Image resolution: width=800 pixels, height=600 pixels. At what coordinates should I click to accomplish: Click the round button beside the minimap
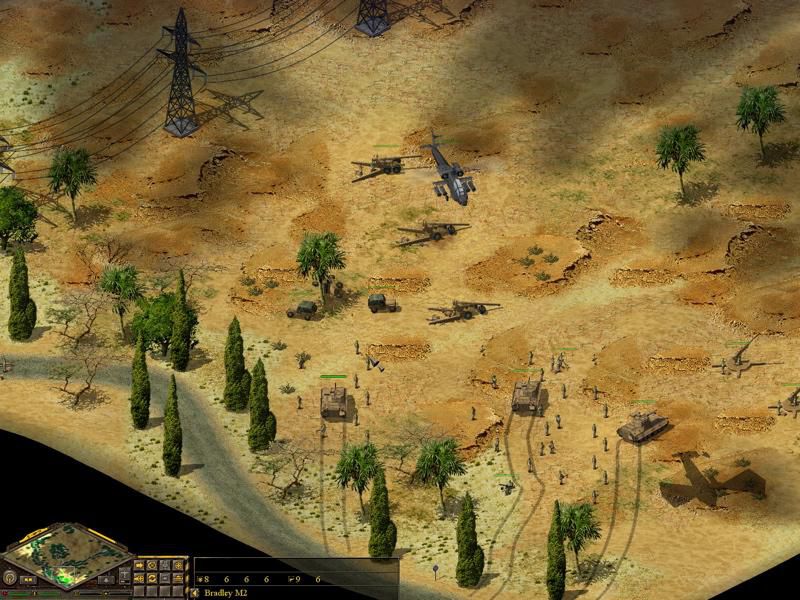(9, 577)
